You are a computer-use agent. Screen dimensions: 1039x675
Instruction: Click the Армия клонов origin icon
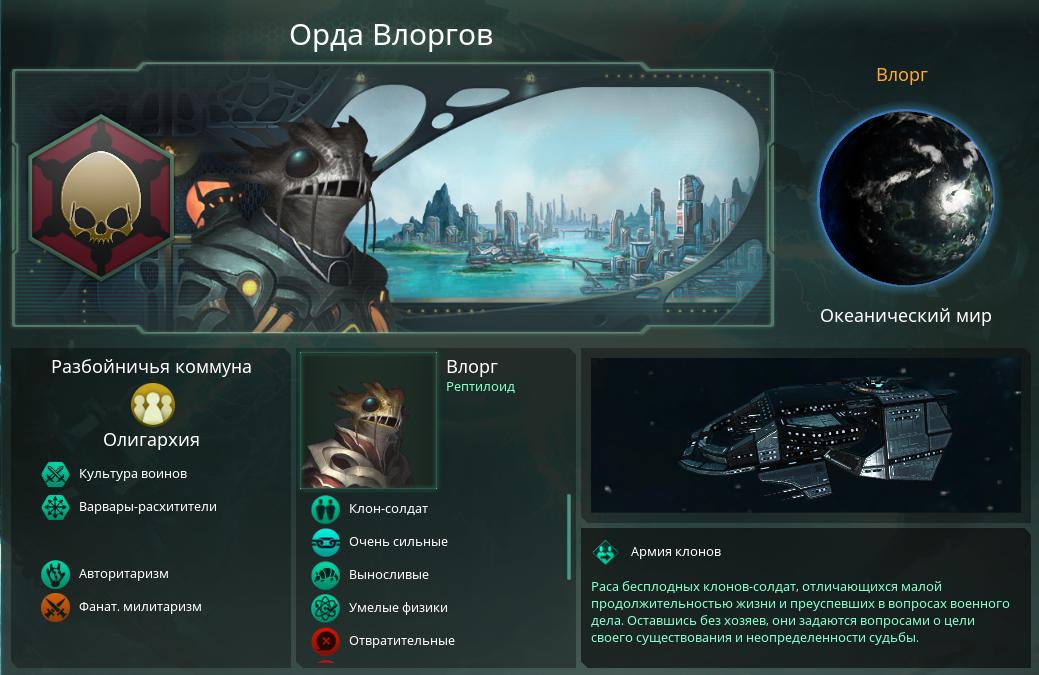coord(605,552)
